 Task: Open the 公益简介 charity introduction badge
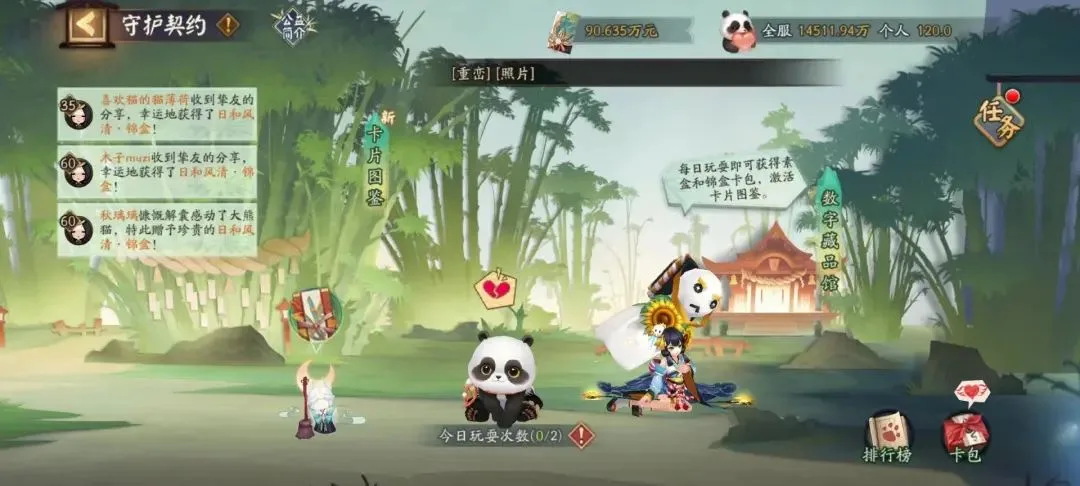pyautogui.click(x=294, y=27)
